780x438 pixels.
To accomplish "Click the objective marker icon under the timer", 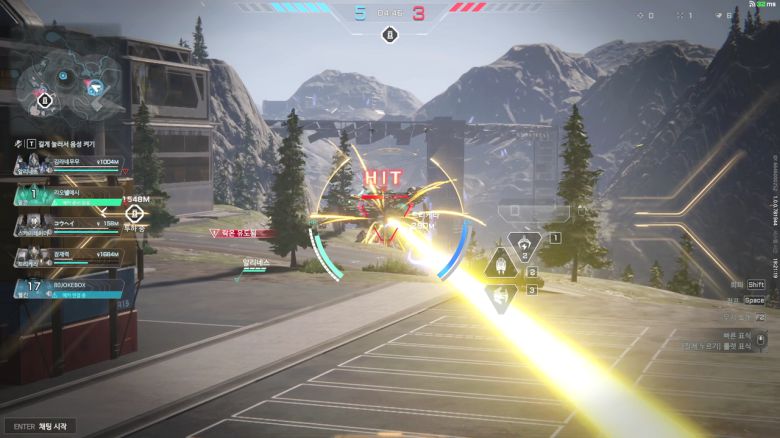I will pyautogui.click(x=389, y=36).
